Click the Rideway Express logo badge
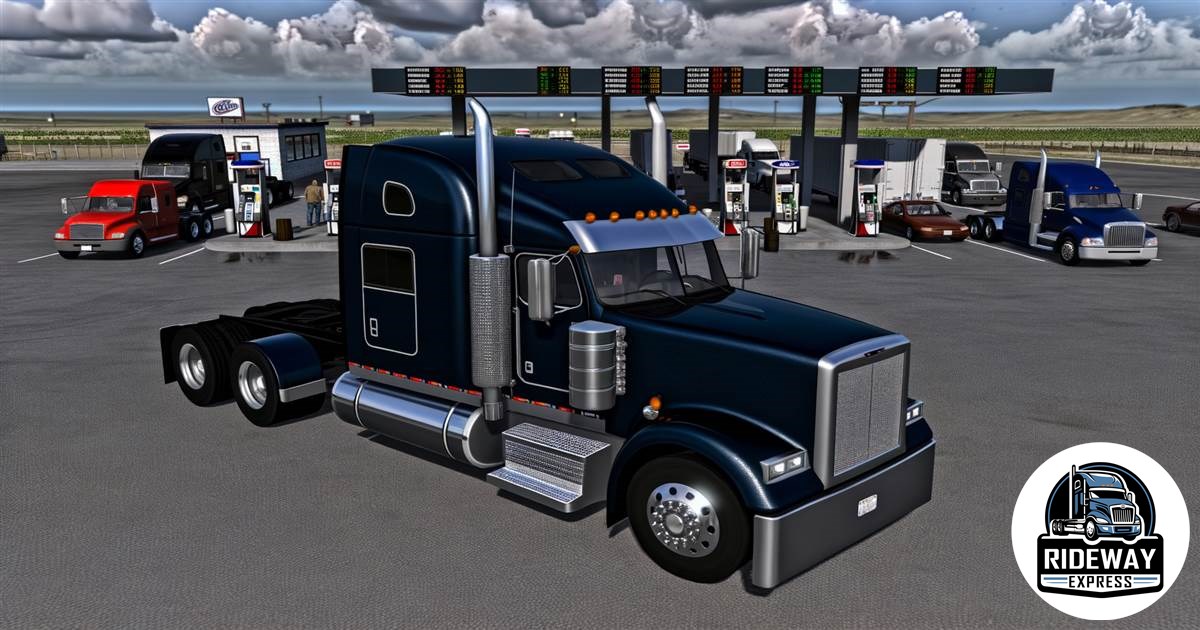 click(1099, 531)
